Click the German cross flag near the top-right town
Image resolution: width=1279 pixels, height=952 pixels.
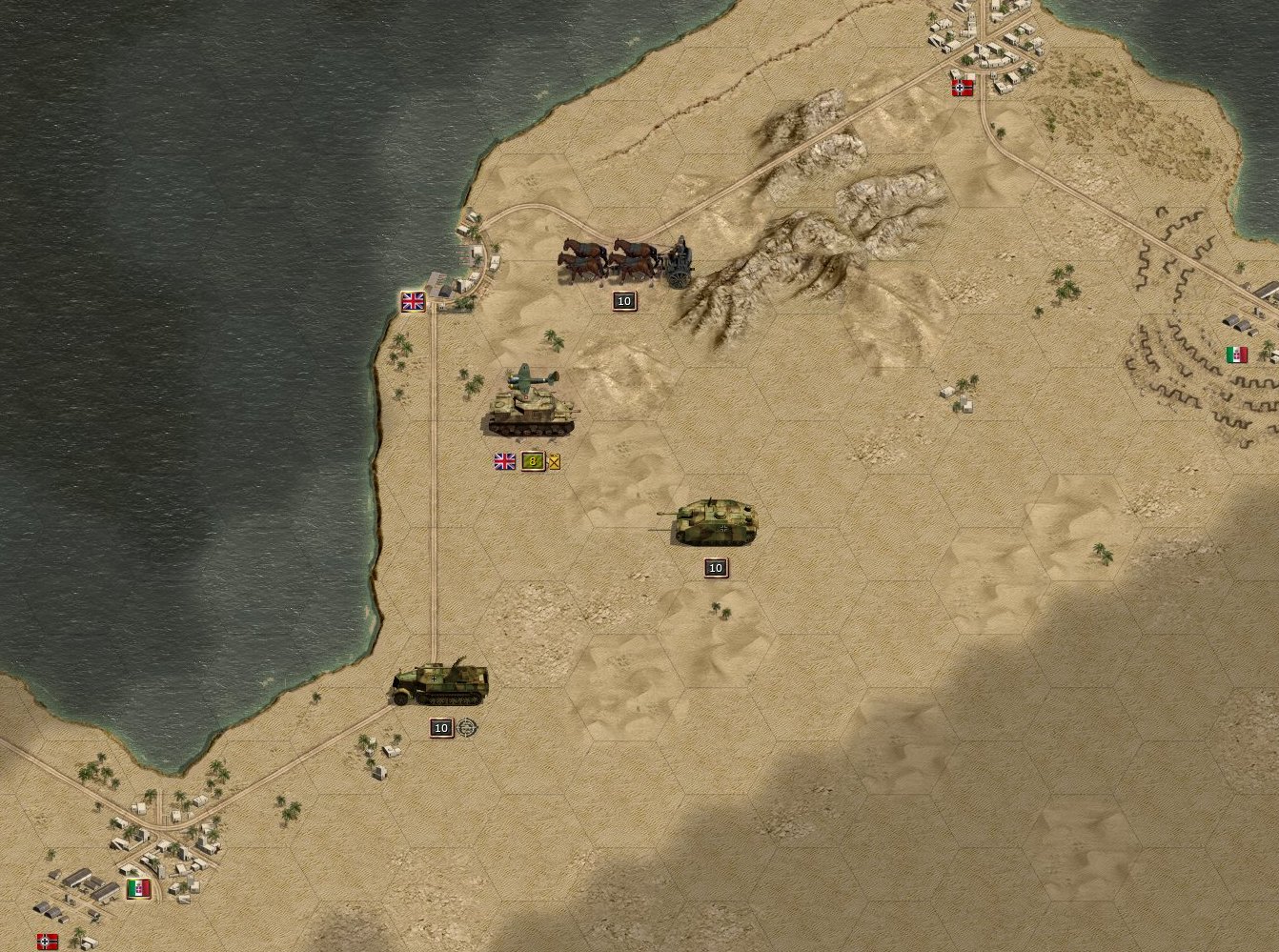962,88
